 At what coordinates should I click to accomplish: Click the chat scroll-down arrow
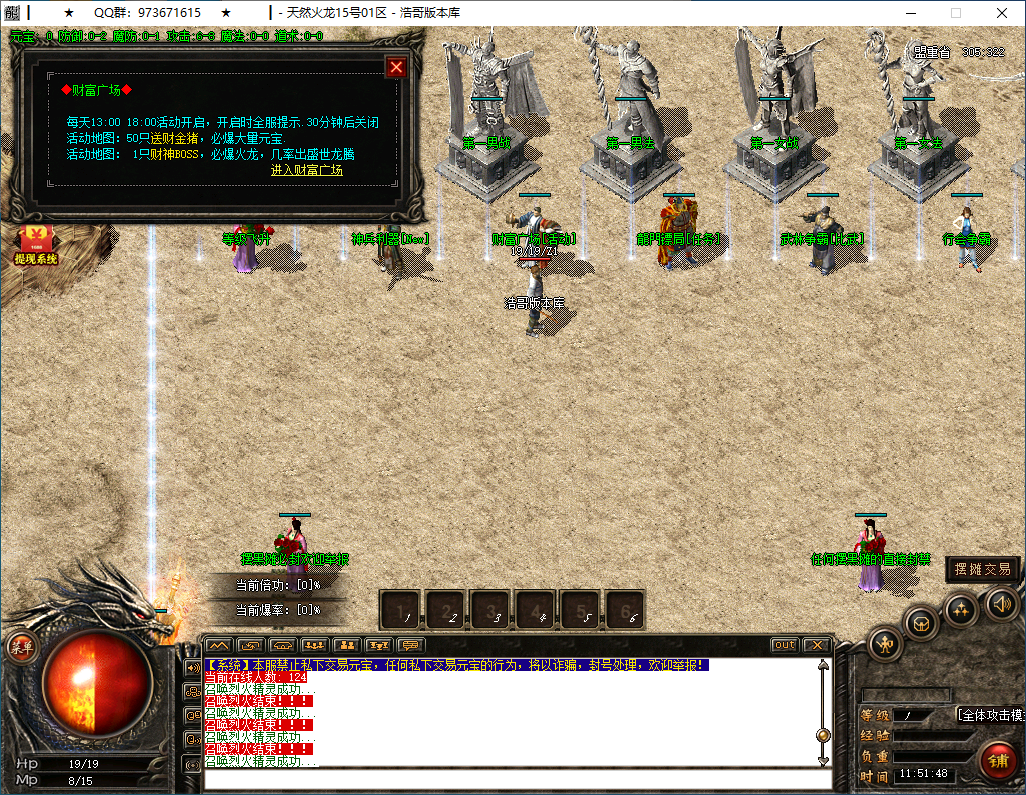click(823, 761)
